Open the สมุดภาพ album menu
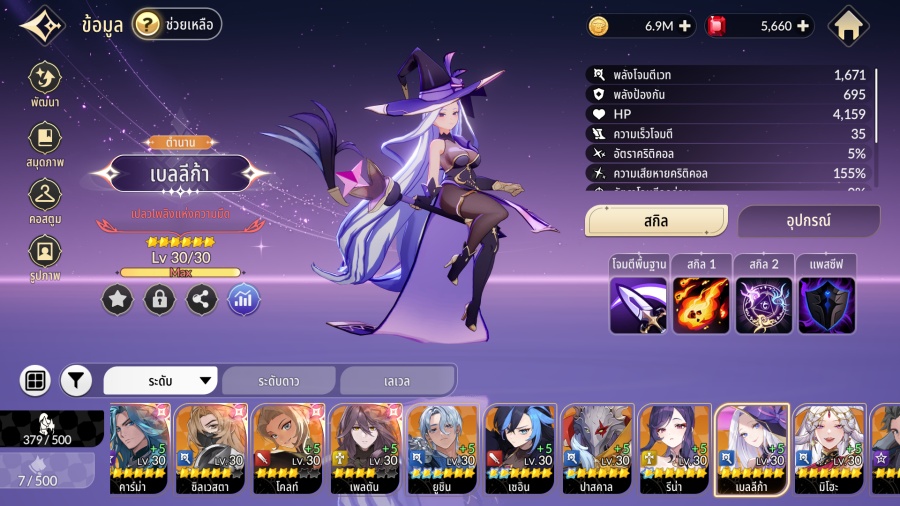The height and width of the screenshot is (506, 900). coord(44,143)
